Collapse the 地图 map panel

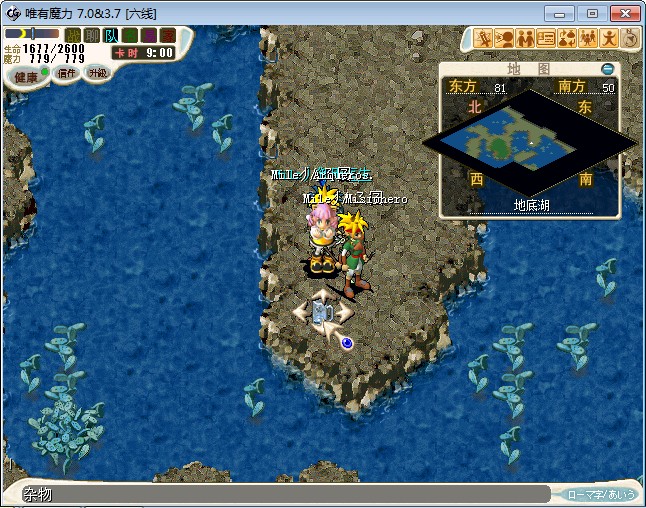(606, 69)
